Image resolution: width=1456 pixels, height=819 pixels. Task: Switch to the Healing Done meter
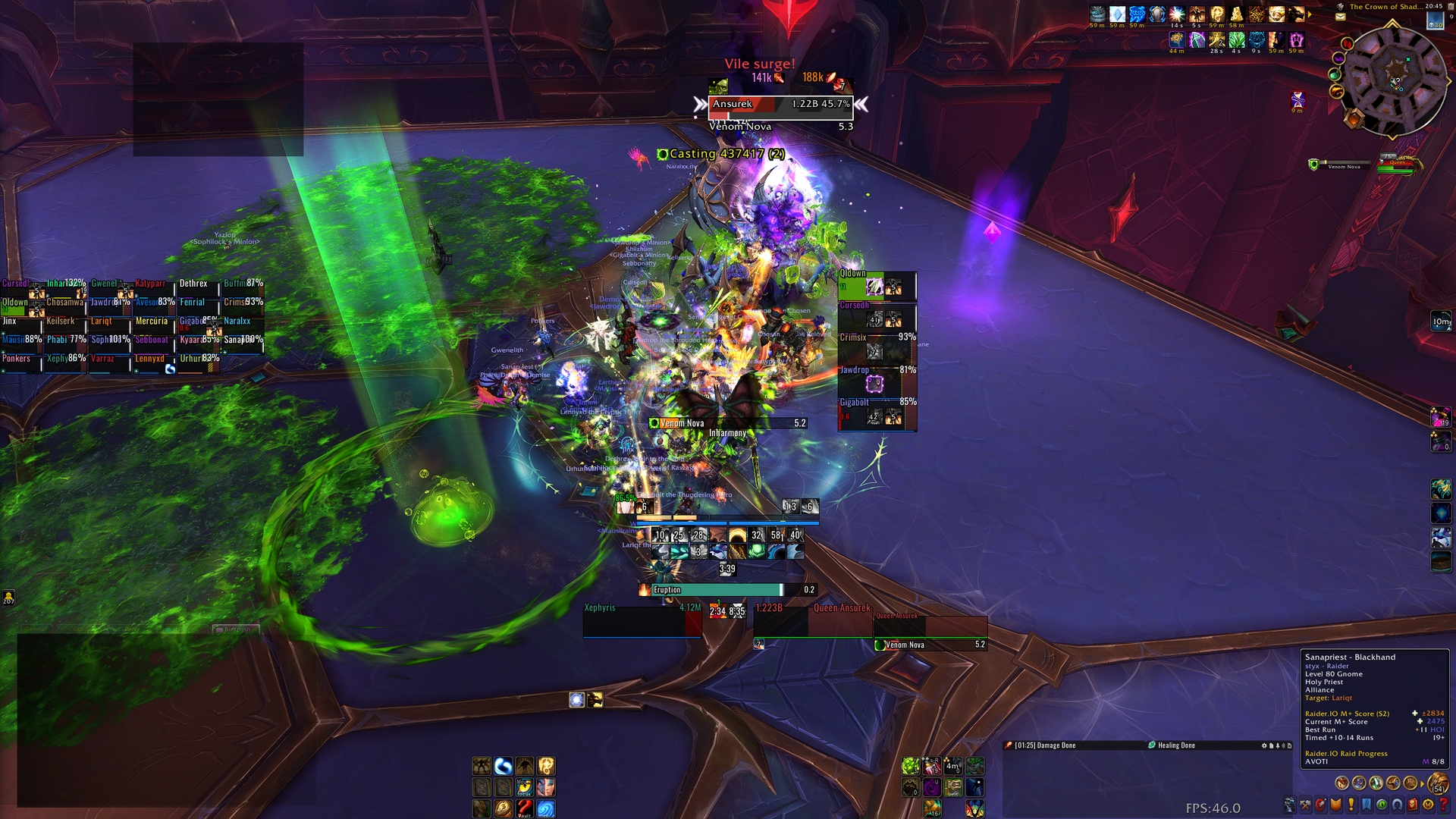1175,745
